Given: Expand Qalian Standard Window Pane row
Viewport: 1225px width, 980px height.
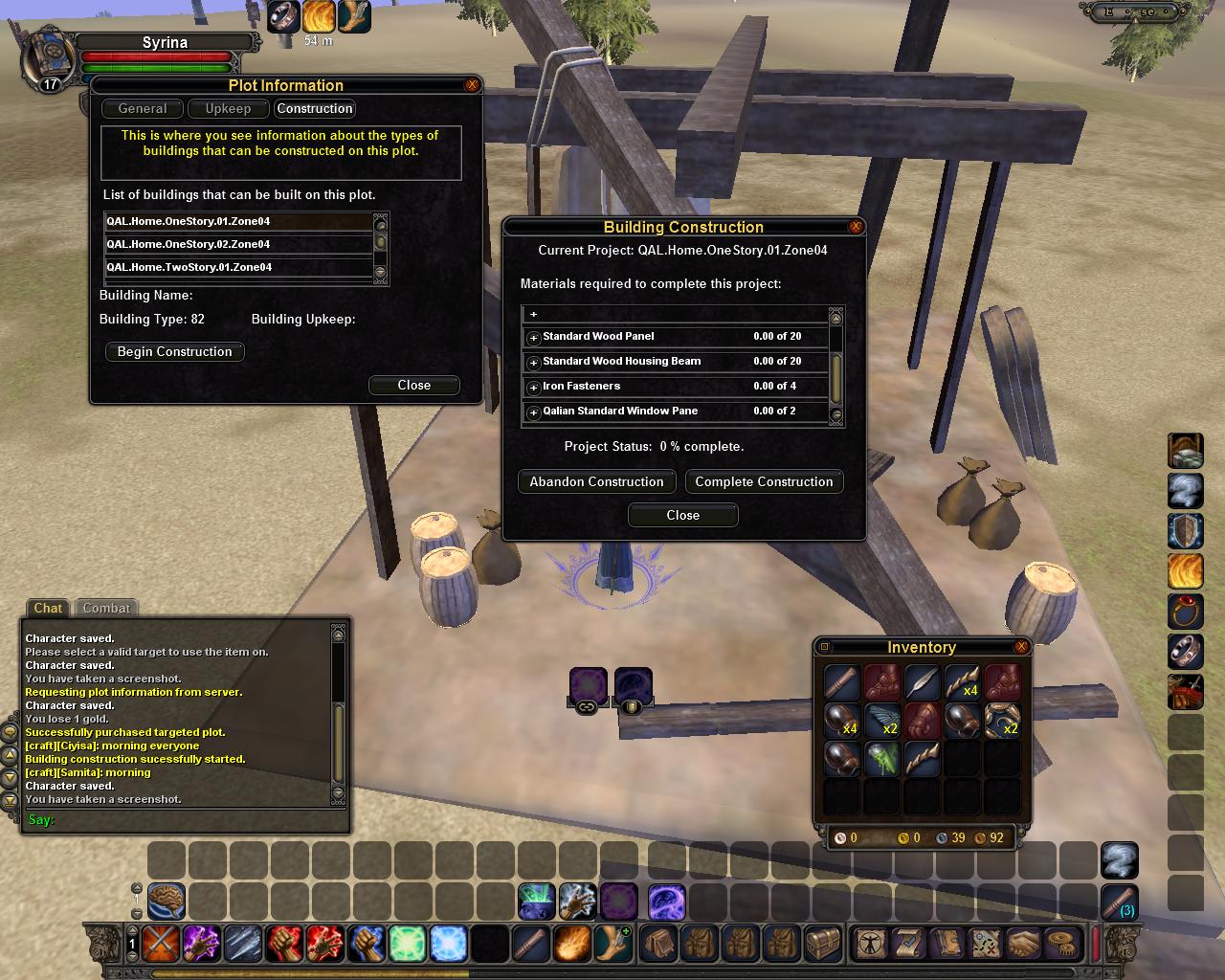Looking at the screenshot, I should tap(534, 412).
